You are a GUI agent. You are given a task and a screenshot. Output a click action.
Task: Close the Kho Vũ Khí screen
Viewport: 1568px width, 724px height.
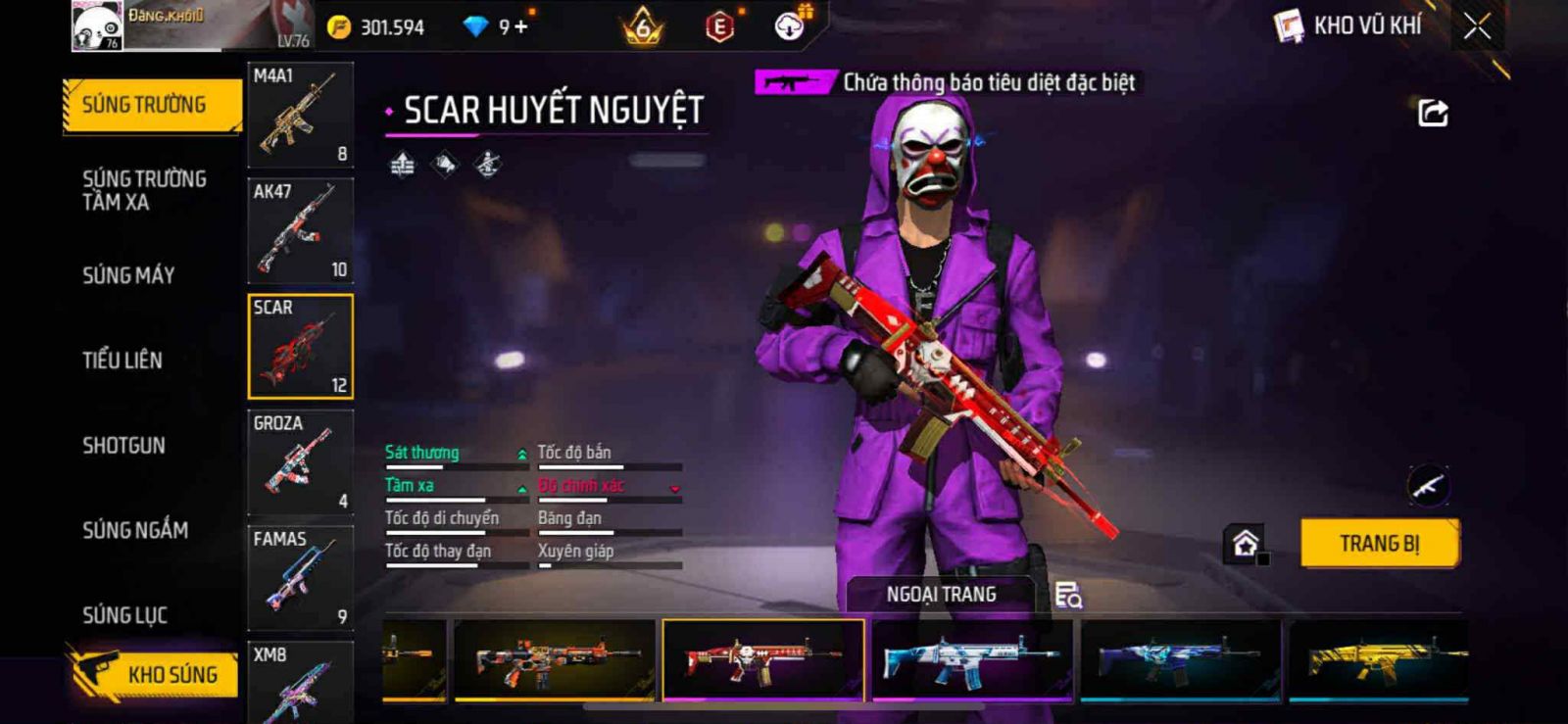click(x=1477, y=26)
